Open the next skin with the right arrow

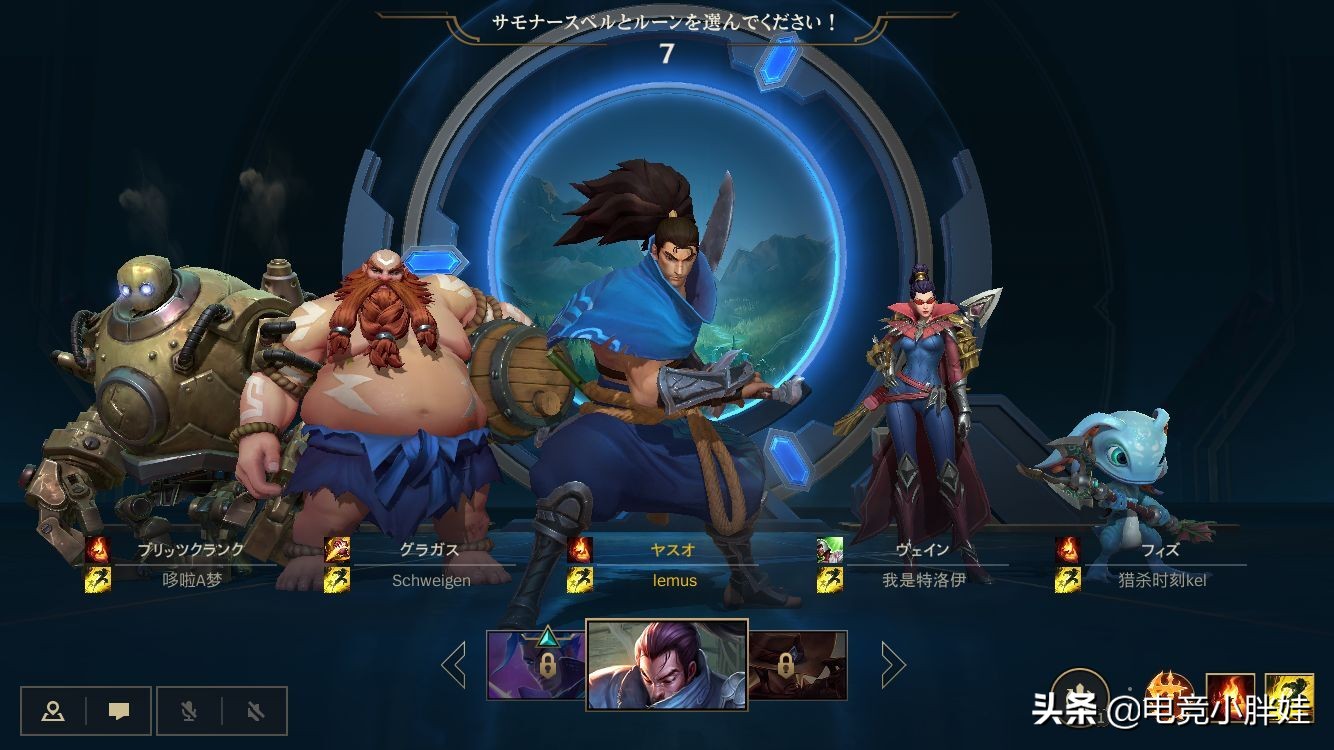(x=890, y=662)
